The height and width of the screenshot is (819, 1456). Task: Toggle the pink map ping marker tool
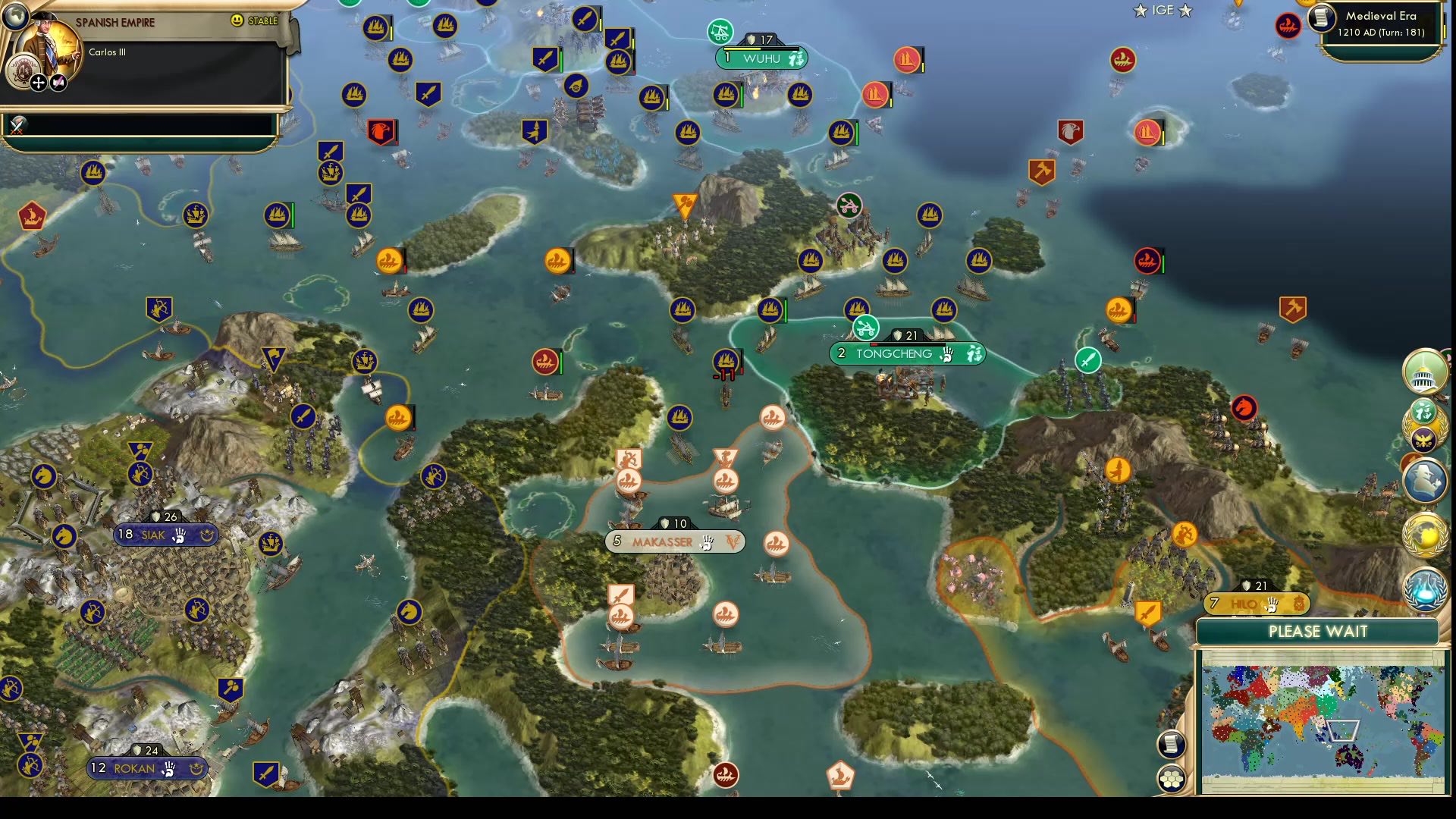coord(58,83)
